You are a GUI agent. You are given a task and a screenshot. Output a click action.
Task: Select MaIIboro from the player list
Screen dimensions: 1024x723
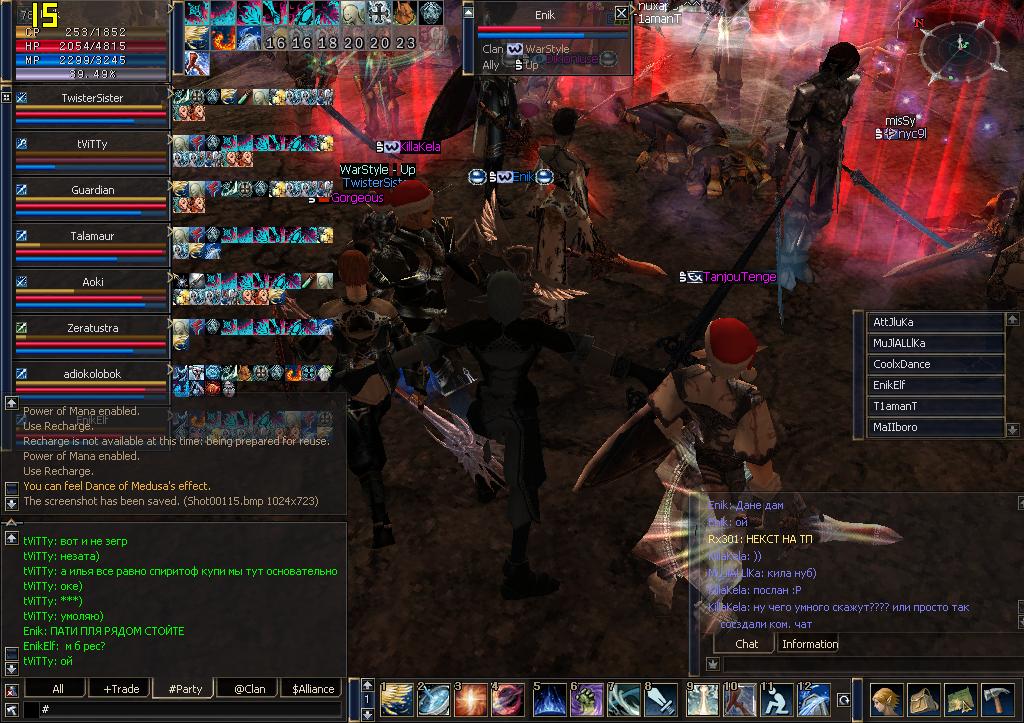point(936,427)
